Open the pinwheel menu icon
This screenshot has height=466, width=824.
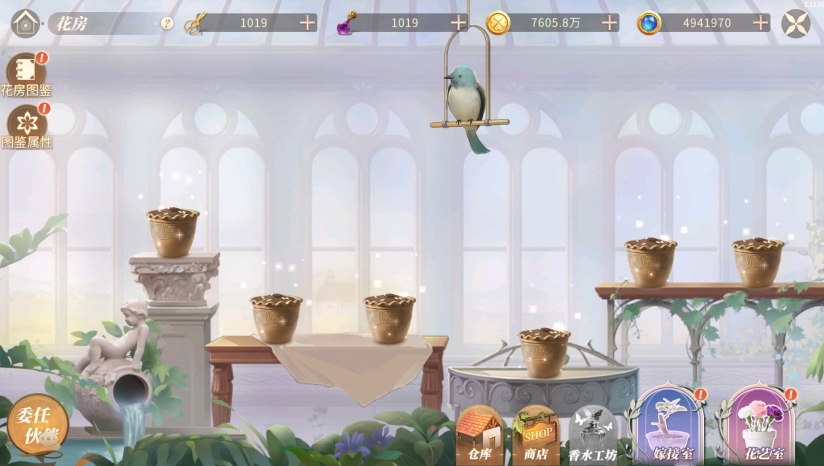pos(796,22)
